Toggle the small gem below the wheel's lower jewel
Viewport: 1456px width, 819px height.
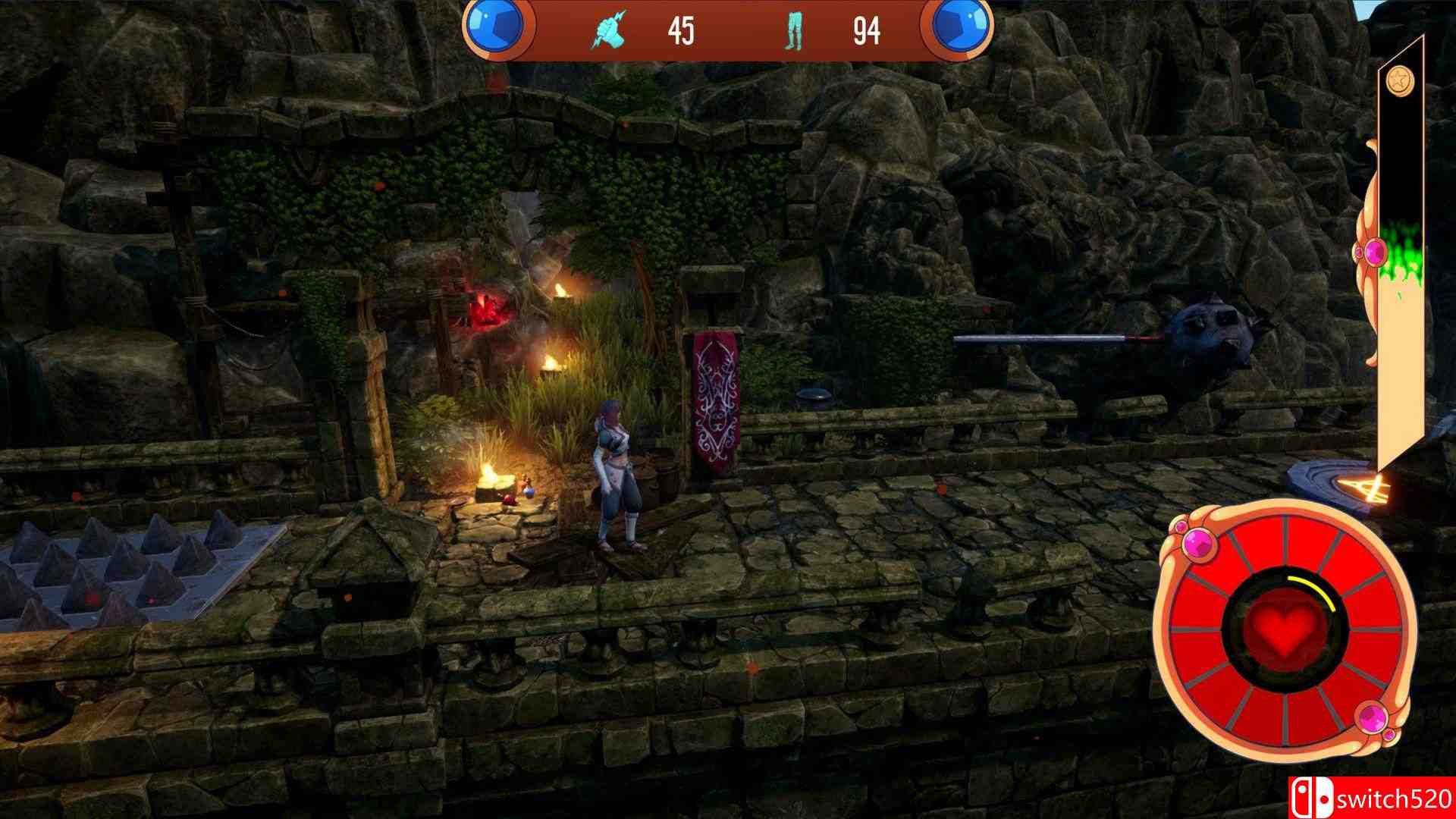point(1389,736)
